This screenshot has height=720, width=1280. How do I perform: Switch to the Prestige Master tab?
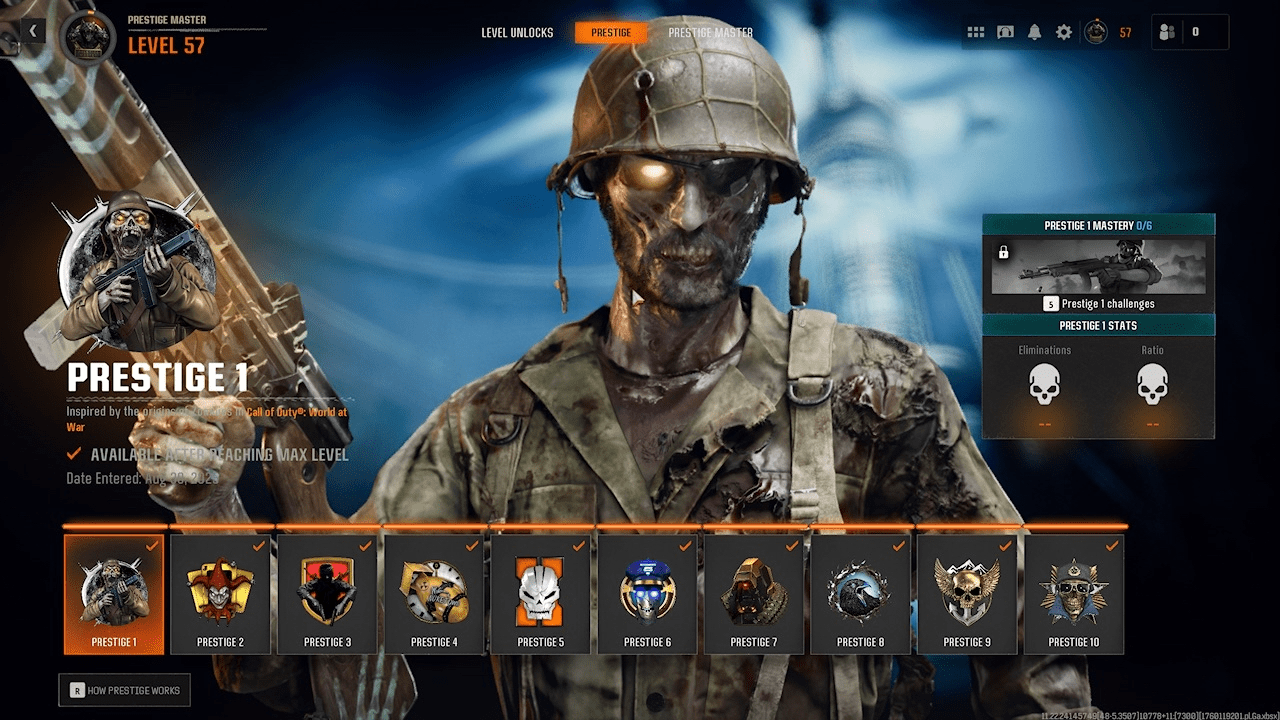click(x=713, y=32)
